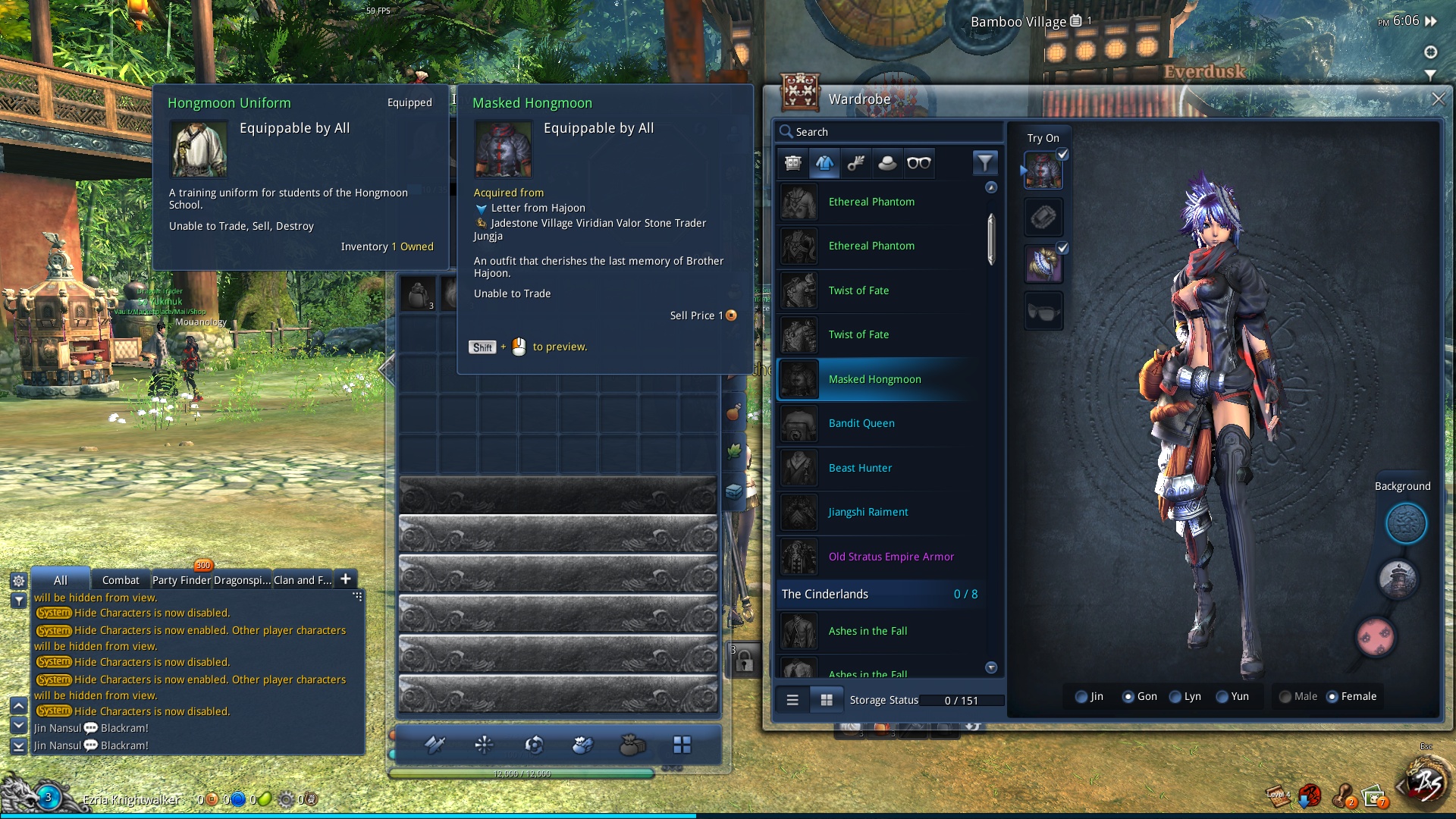Switch to the Party Finder chat tab
Image resolution: width=1456 pixels, height=819 pixels.
pos(181,580)
